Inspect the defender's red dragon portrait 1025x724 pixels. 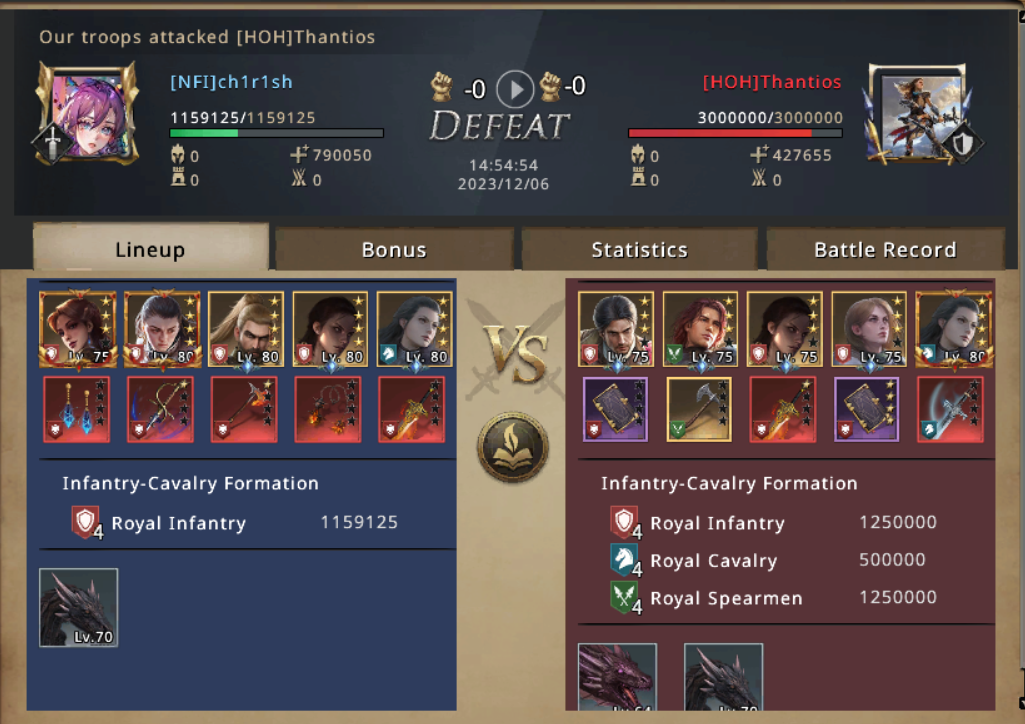(x=617, y=677)
